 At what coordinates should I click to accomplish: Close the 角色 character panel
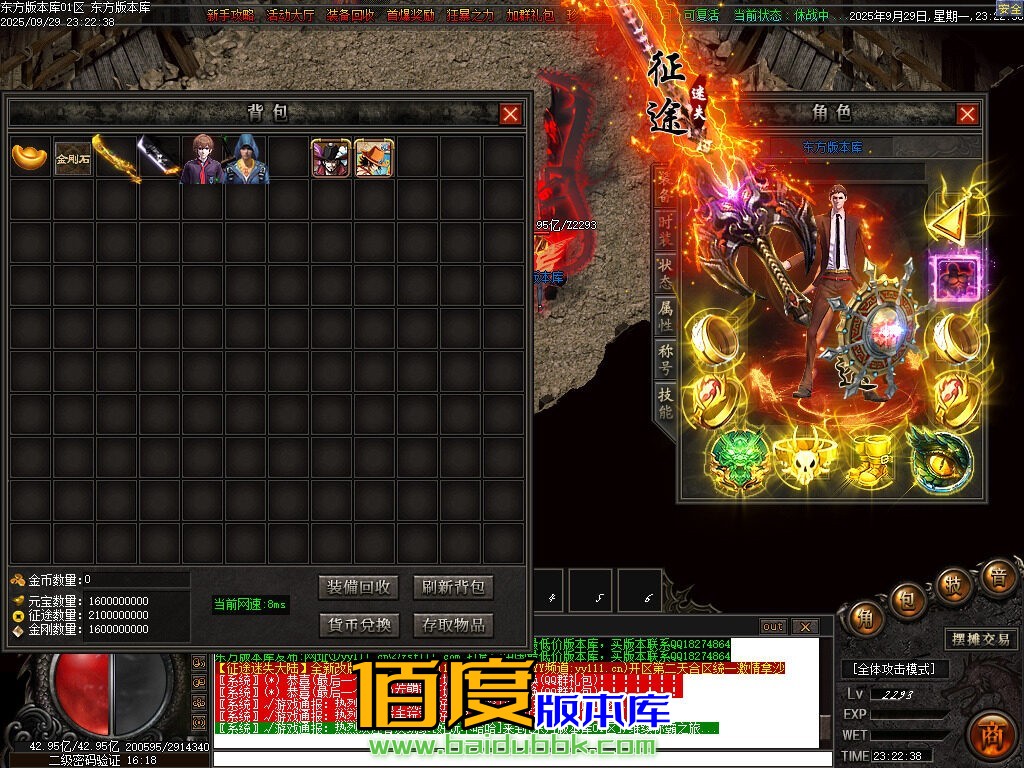(x=967, y=114)
